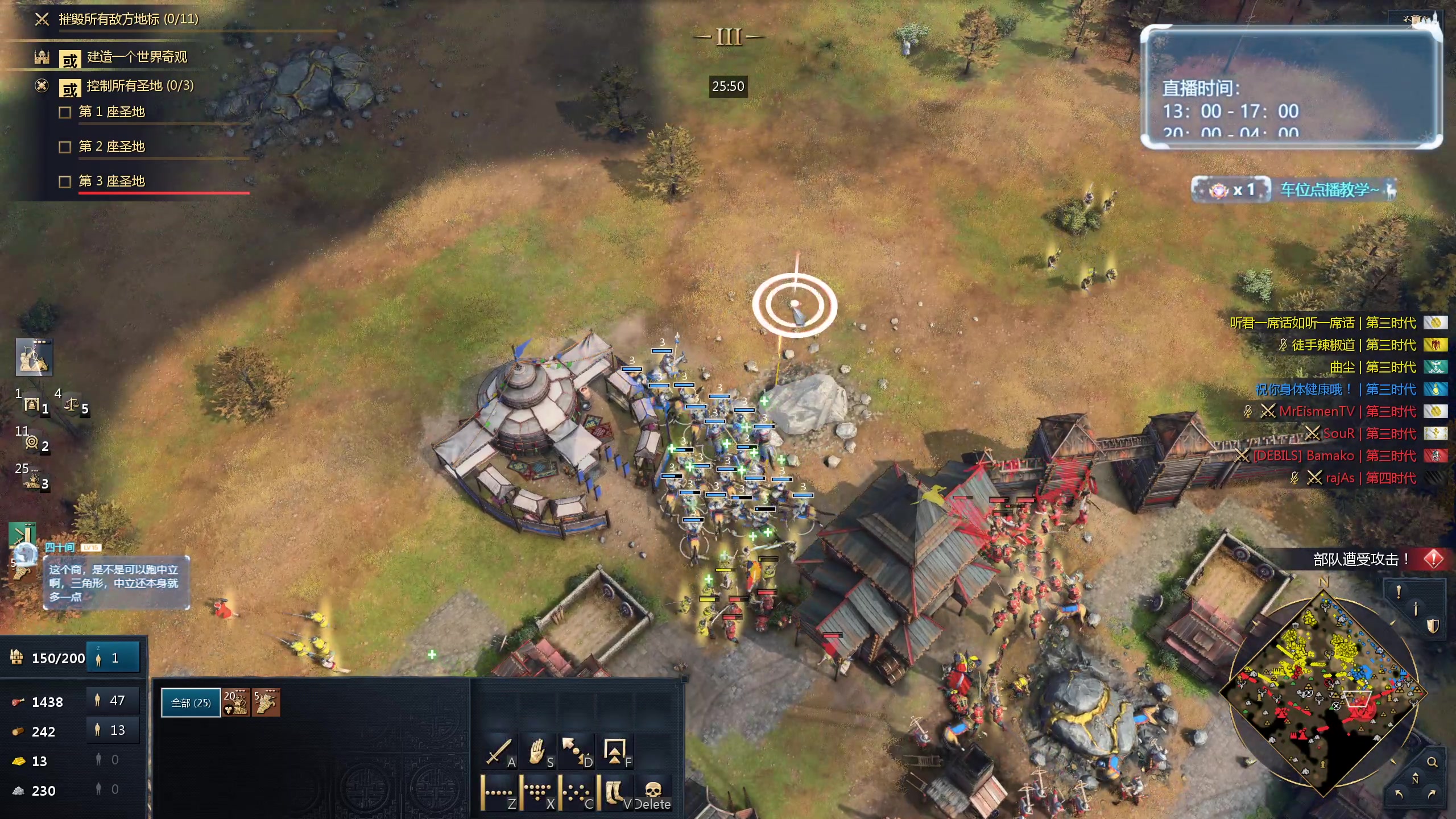The width and height of the screenshot is (1456, 819).
Task: Click the skull Delete unit button
Action: coord(653,792)
